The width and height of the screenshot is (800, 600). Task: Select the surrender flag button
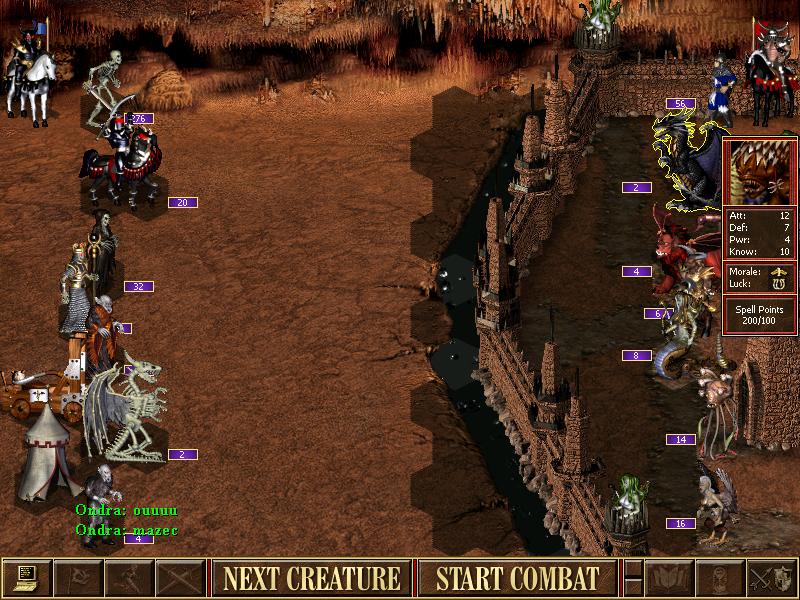click(x=77, y=578)
